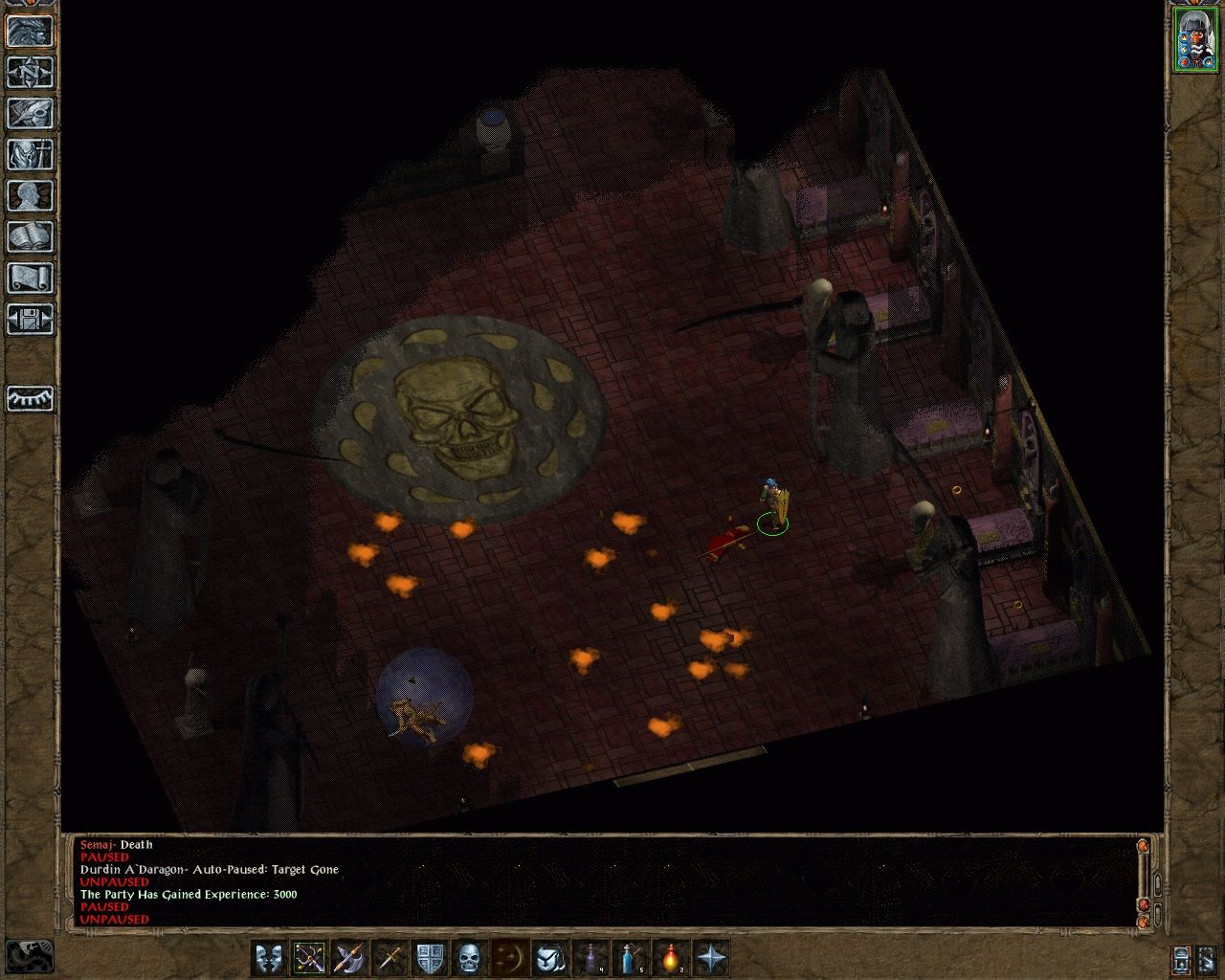1225x980 pixels.
Task: Open the options floppy disk button
Action: pos(30,320)
